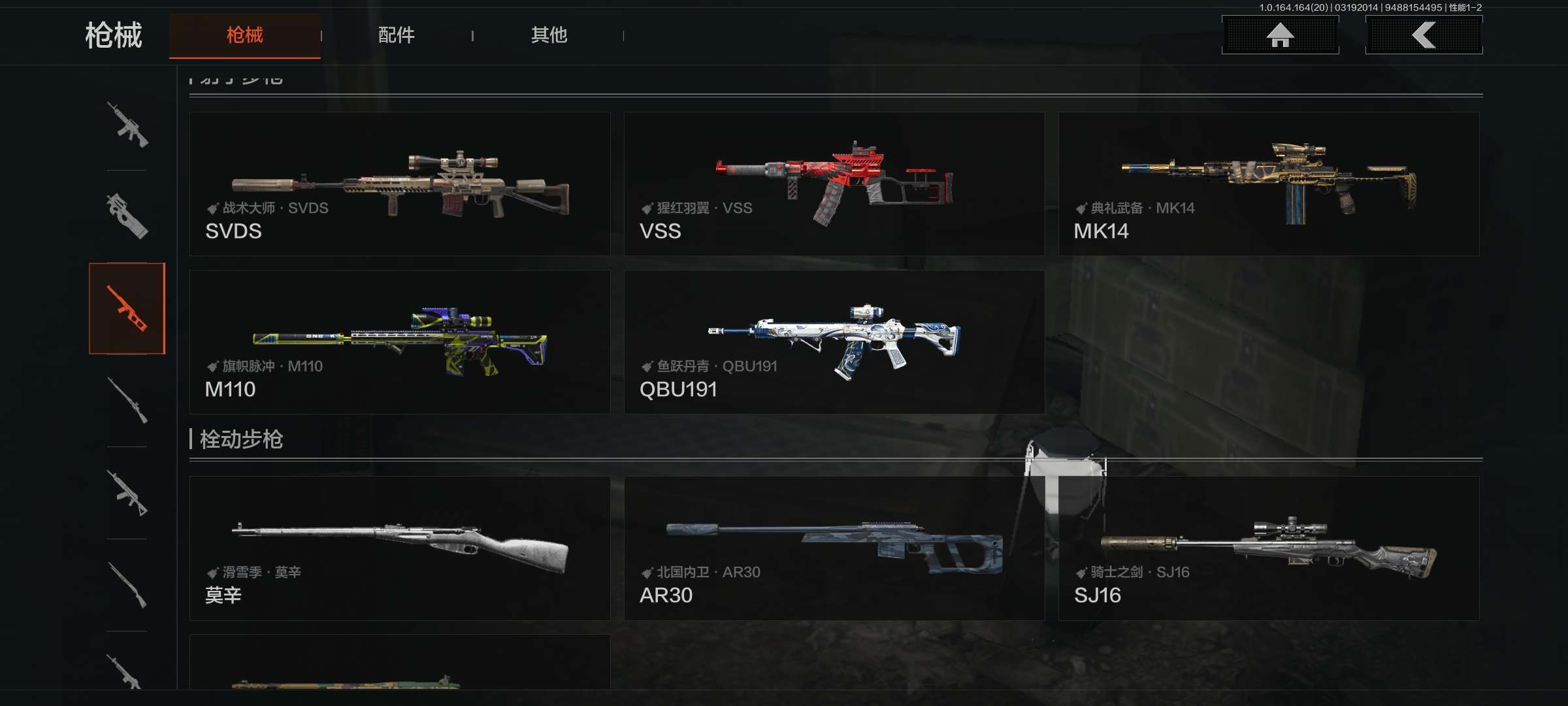Select the 枪械 firearms tab
The height and width of the screenshot is (706, 1568).
tap(245, 35)
